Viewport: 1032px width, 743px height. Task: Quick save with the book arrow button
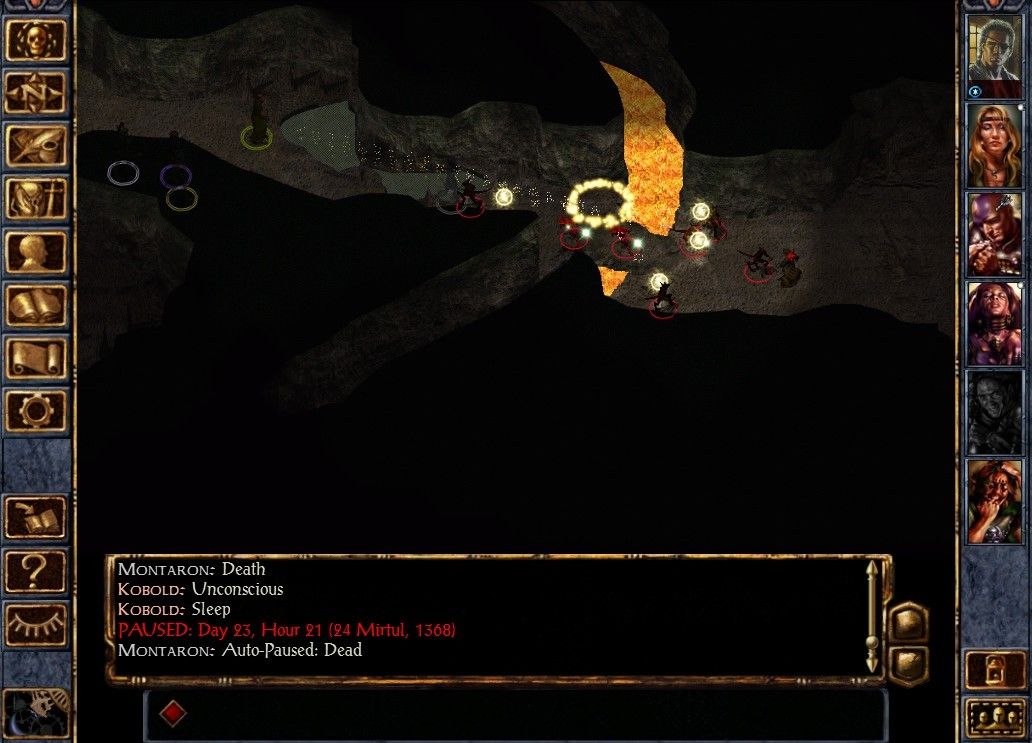(37, 517)
